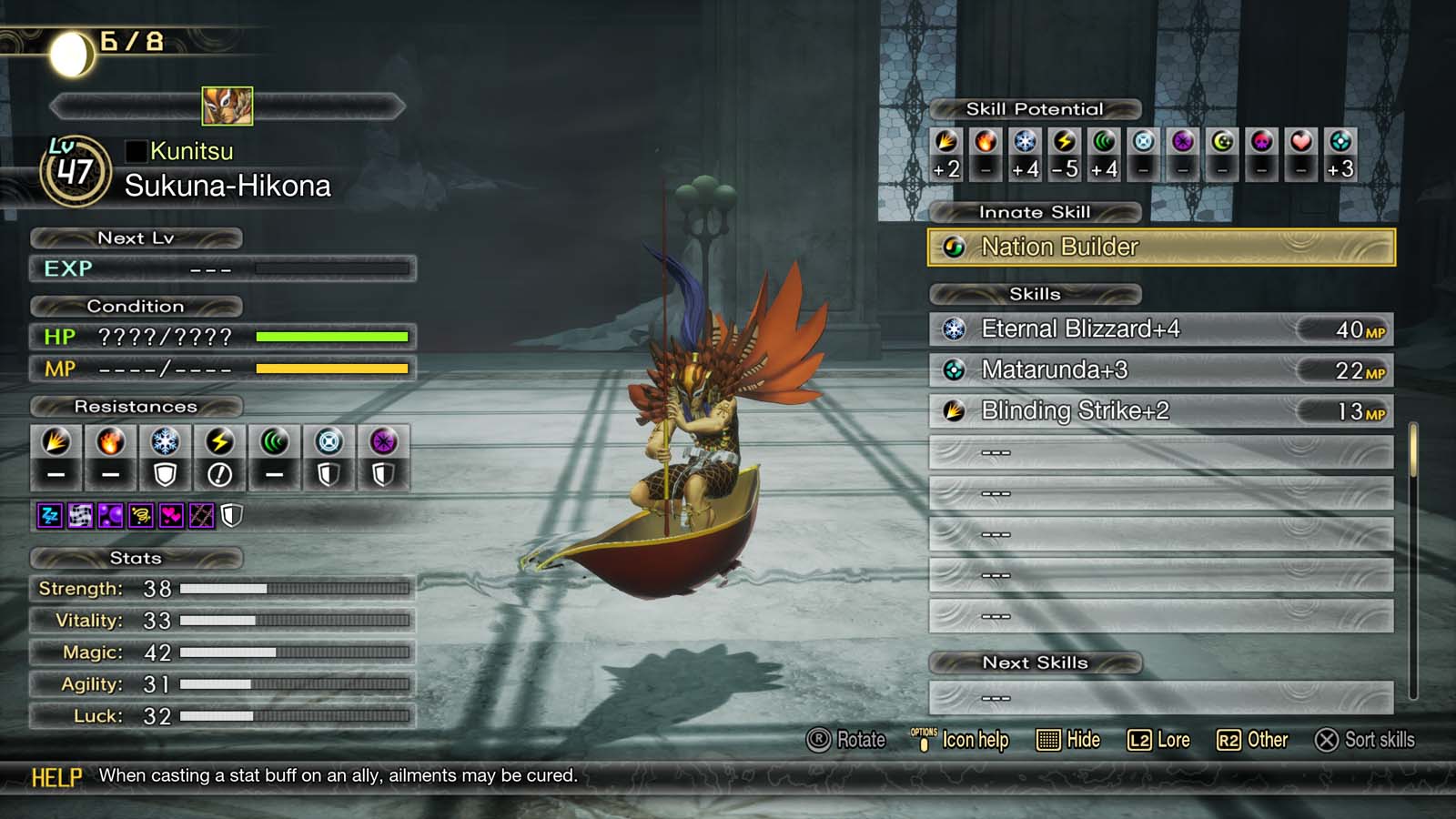Click the Support potential icon showing +3
Screen dimensions: 1456x819
(1339, 143)
